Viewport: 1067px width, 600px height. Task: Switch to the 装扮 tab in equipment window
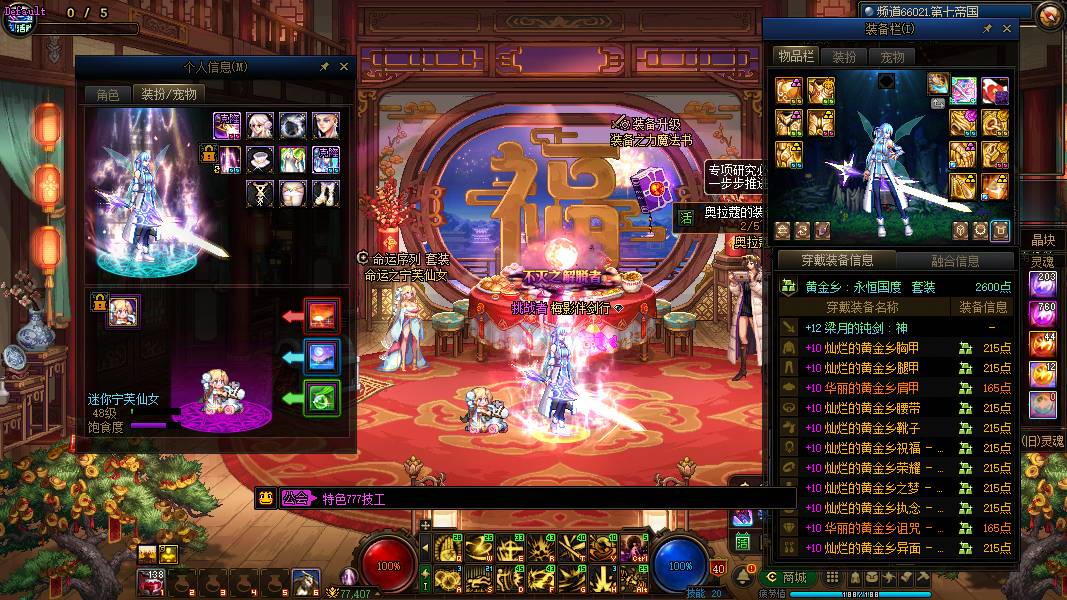coord(844,57)
